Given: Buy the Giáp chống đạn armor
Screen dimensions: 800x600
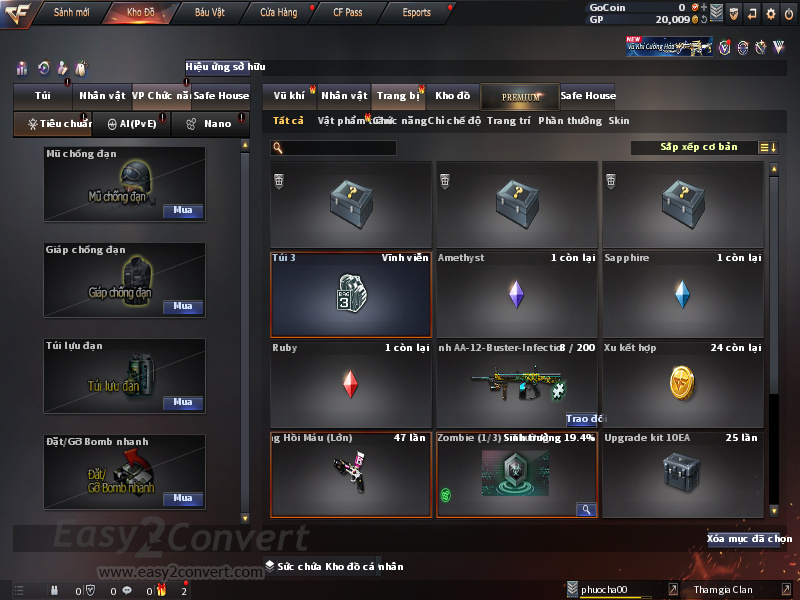Looking at the screenshot, I should (x=182, y=306).
